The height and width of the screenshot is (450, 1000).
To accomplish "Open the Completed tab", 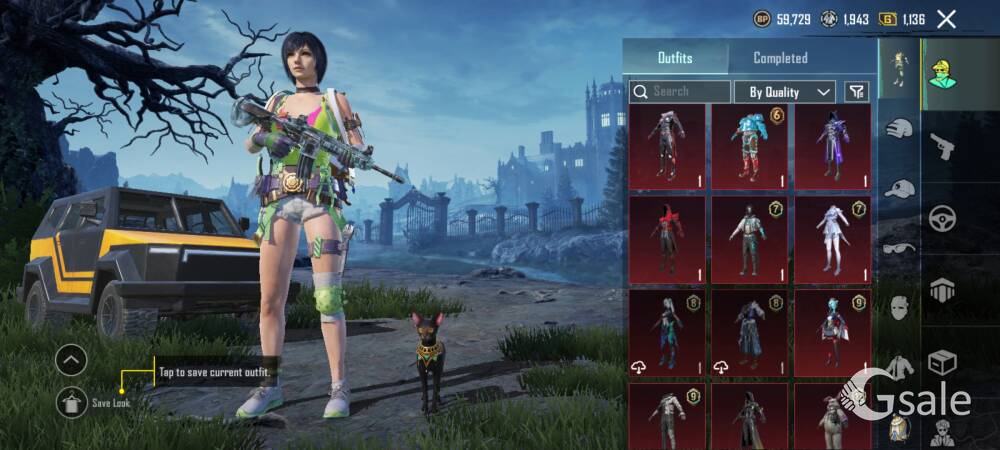I will pyautogui.click(x=780, y=58).
